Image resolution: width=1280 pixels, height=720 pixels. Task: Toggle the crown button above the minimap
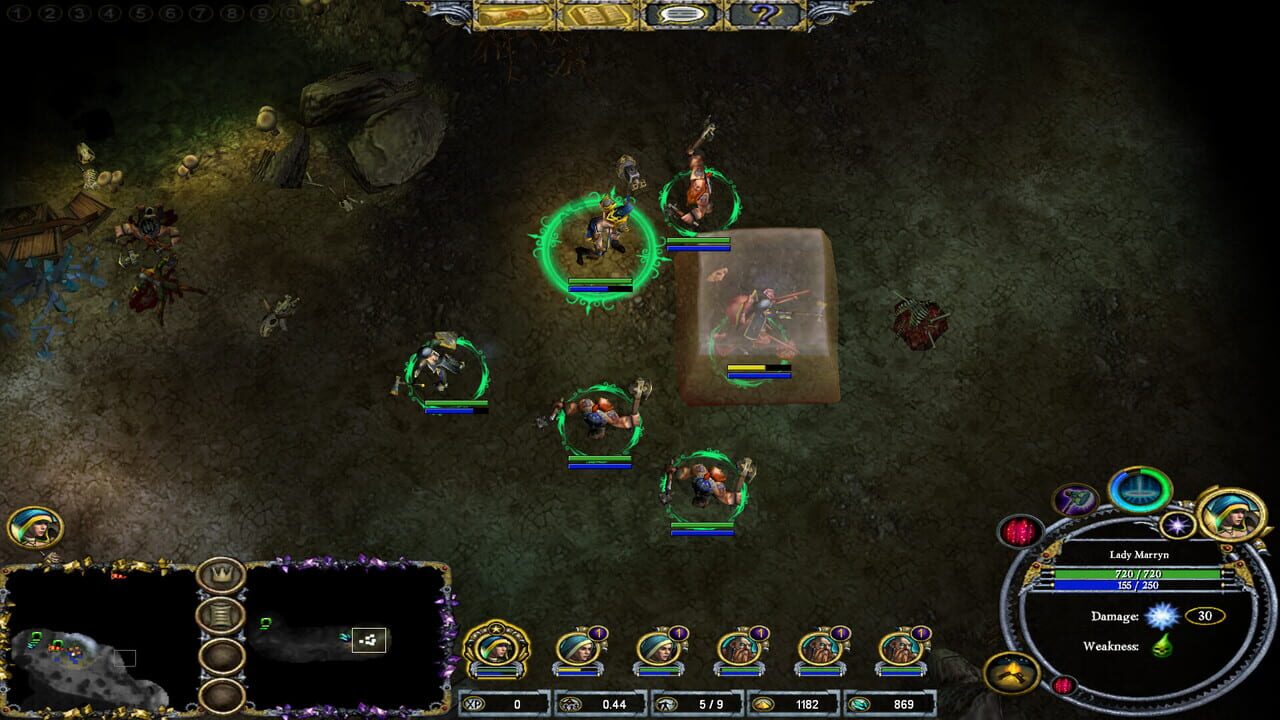(220, 574)
